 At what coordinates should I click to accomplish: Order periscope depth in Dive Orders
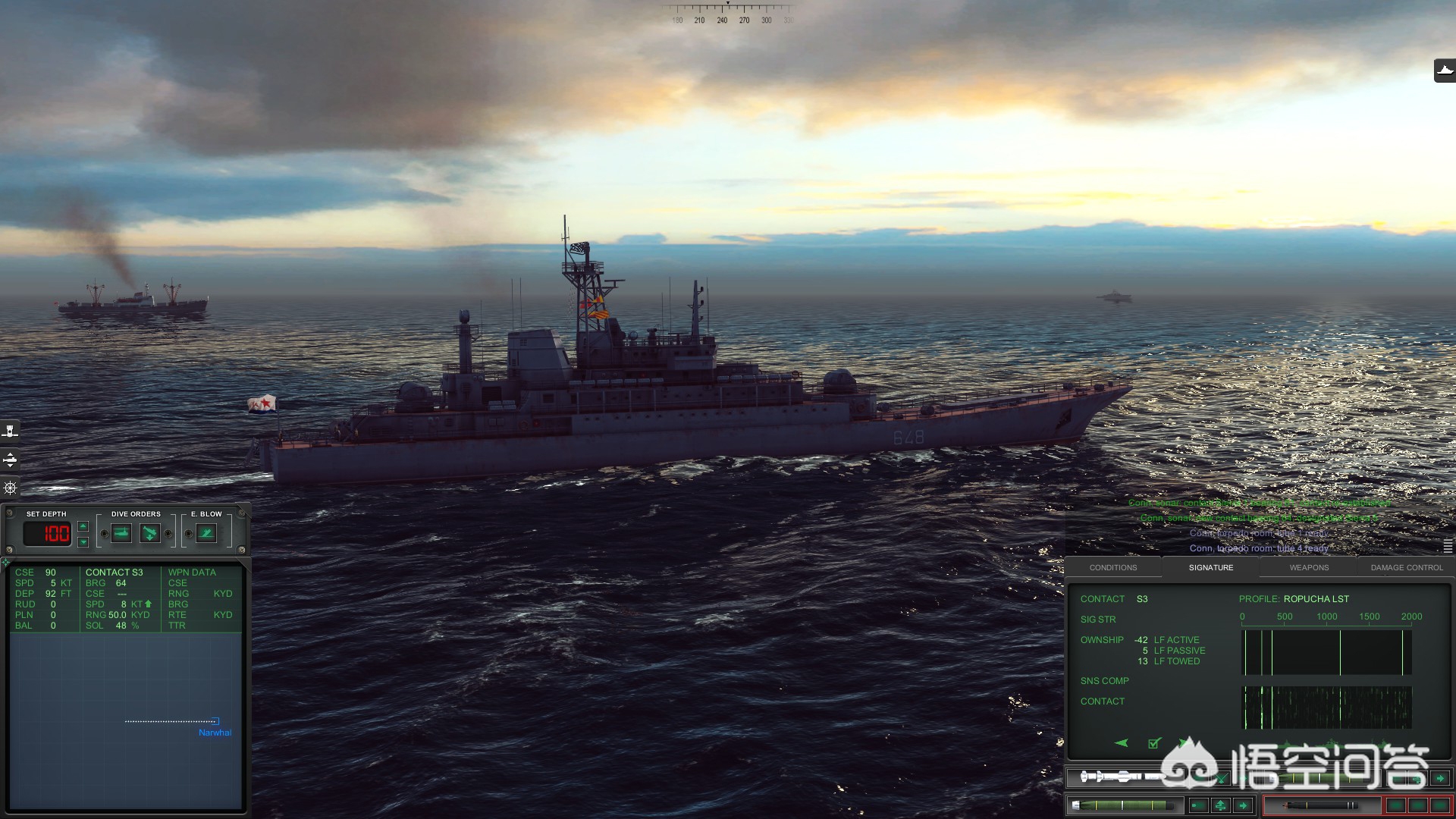tap(121, 533)
